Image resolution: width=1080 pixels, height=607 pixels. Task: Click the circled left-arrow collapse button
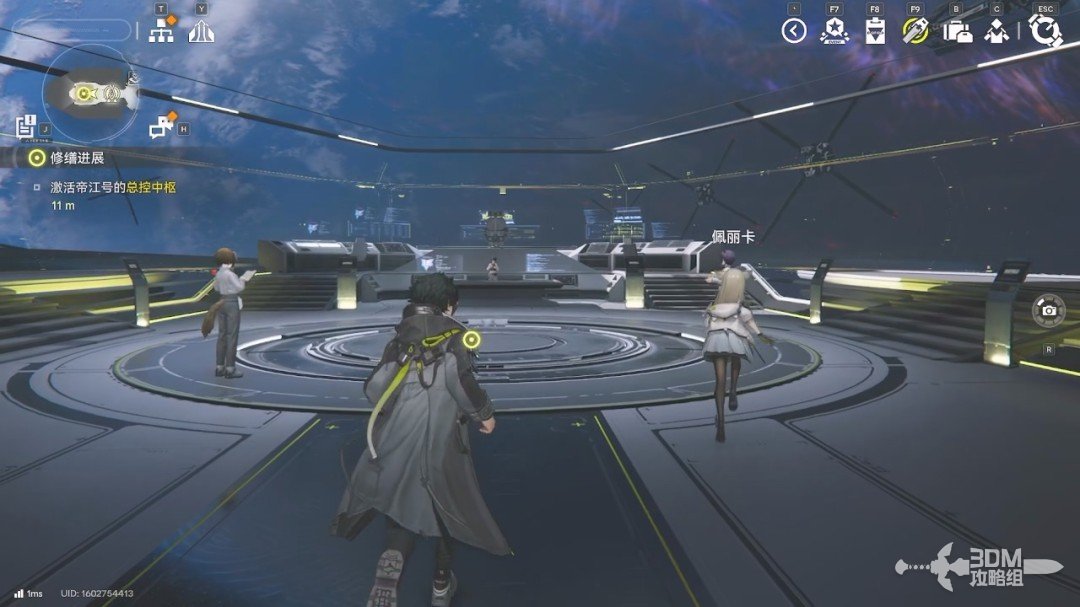coord(794,31)
